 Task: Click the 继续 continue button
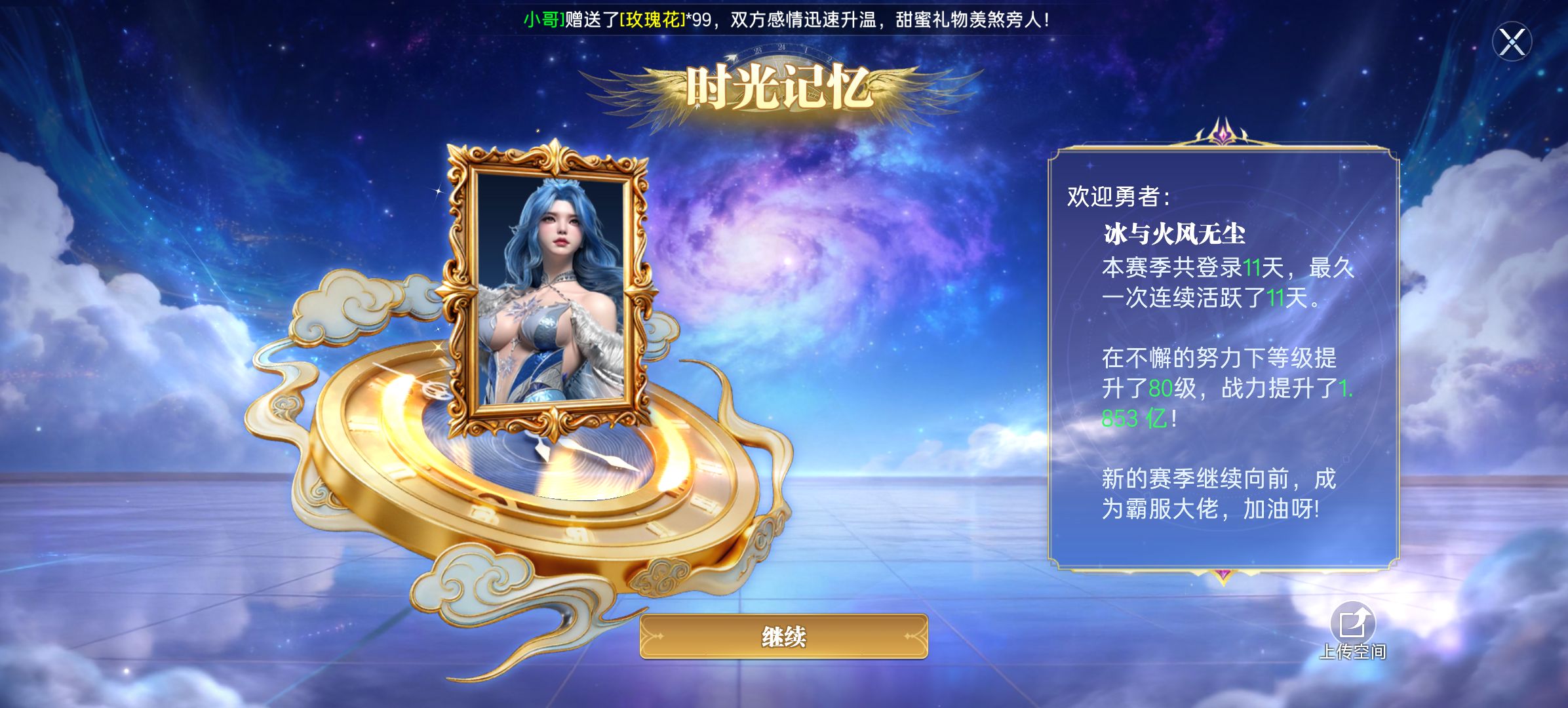783,636
